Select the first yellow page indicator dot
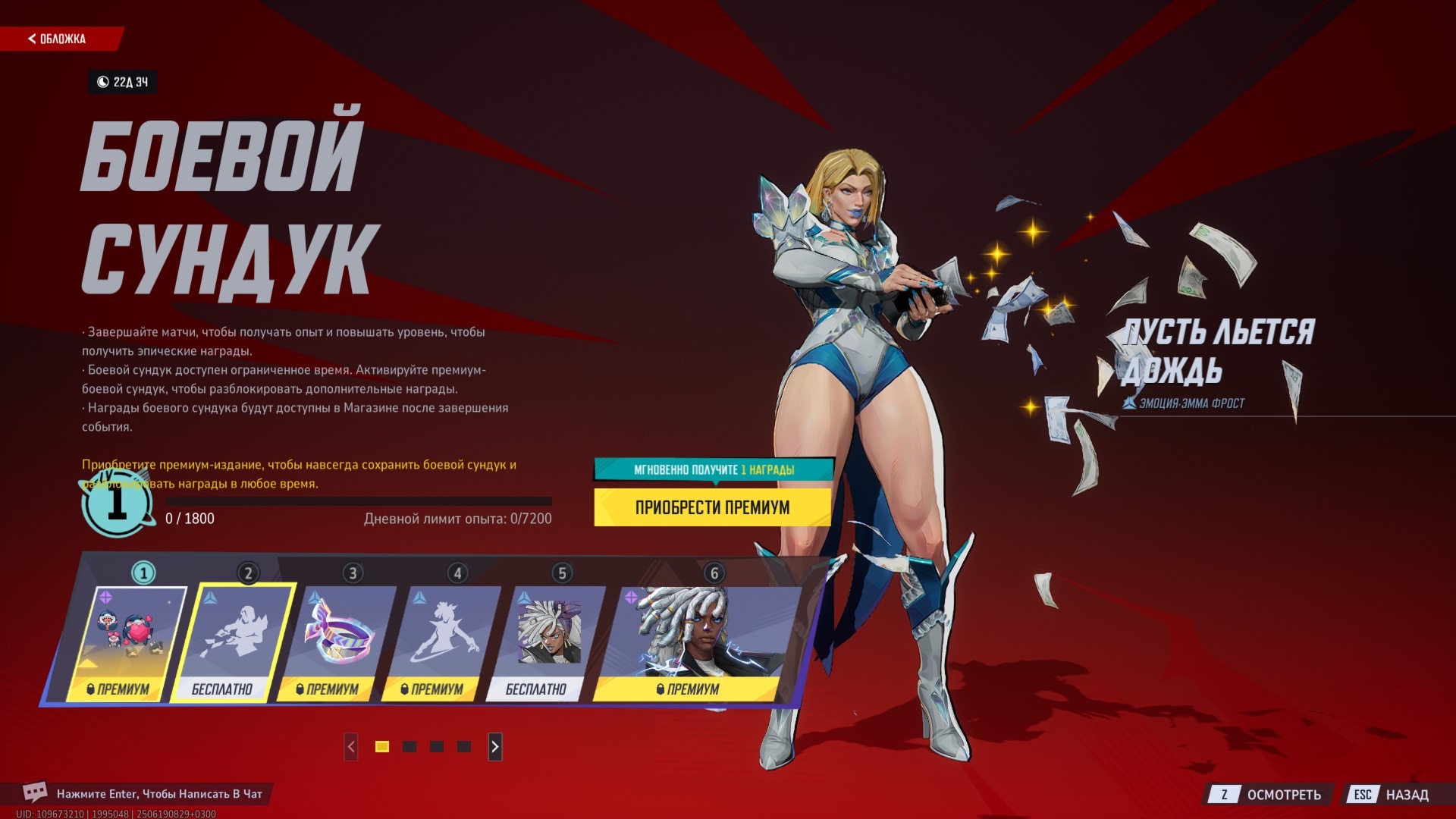1456x819 pixels. click(382, 747)
